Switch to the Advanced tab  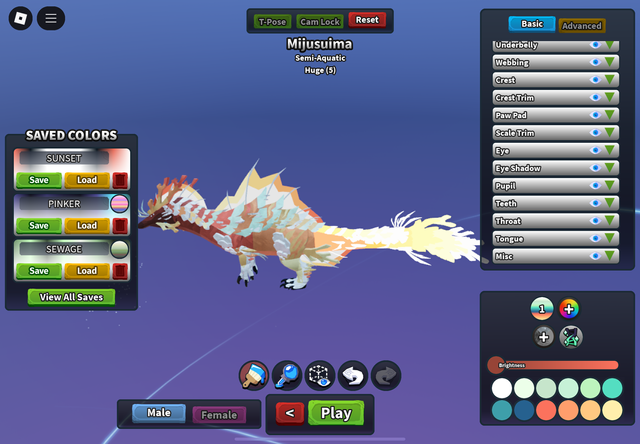point(581,25)
